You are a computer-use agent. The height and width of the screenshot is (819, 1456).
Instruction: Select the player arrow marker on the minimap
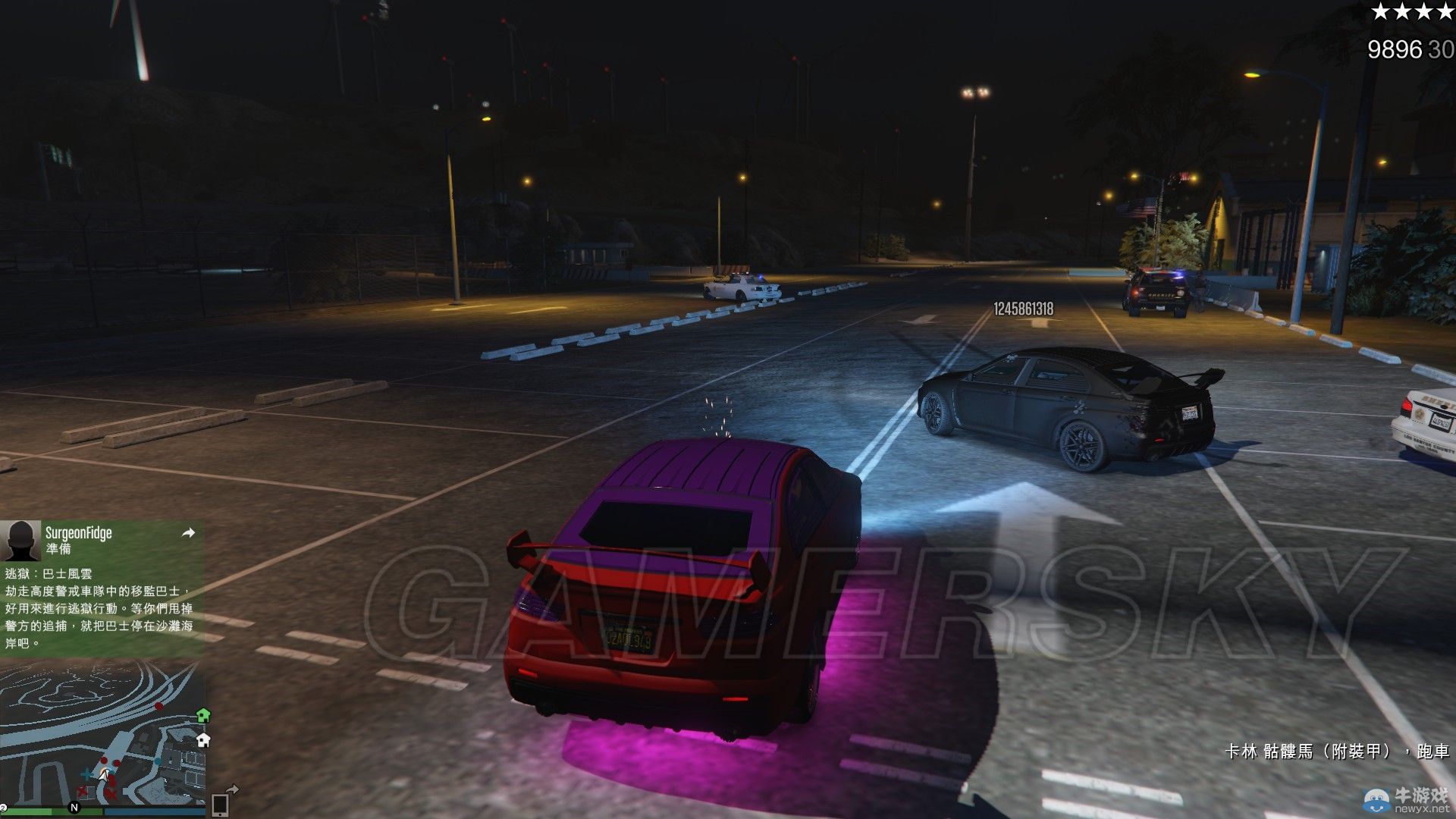coord(105,776)
